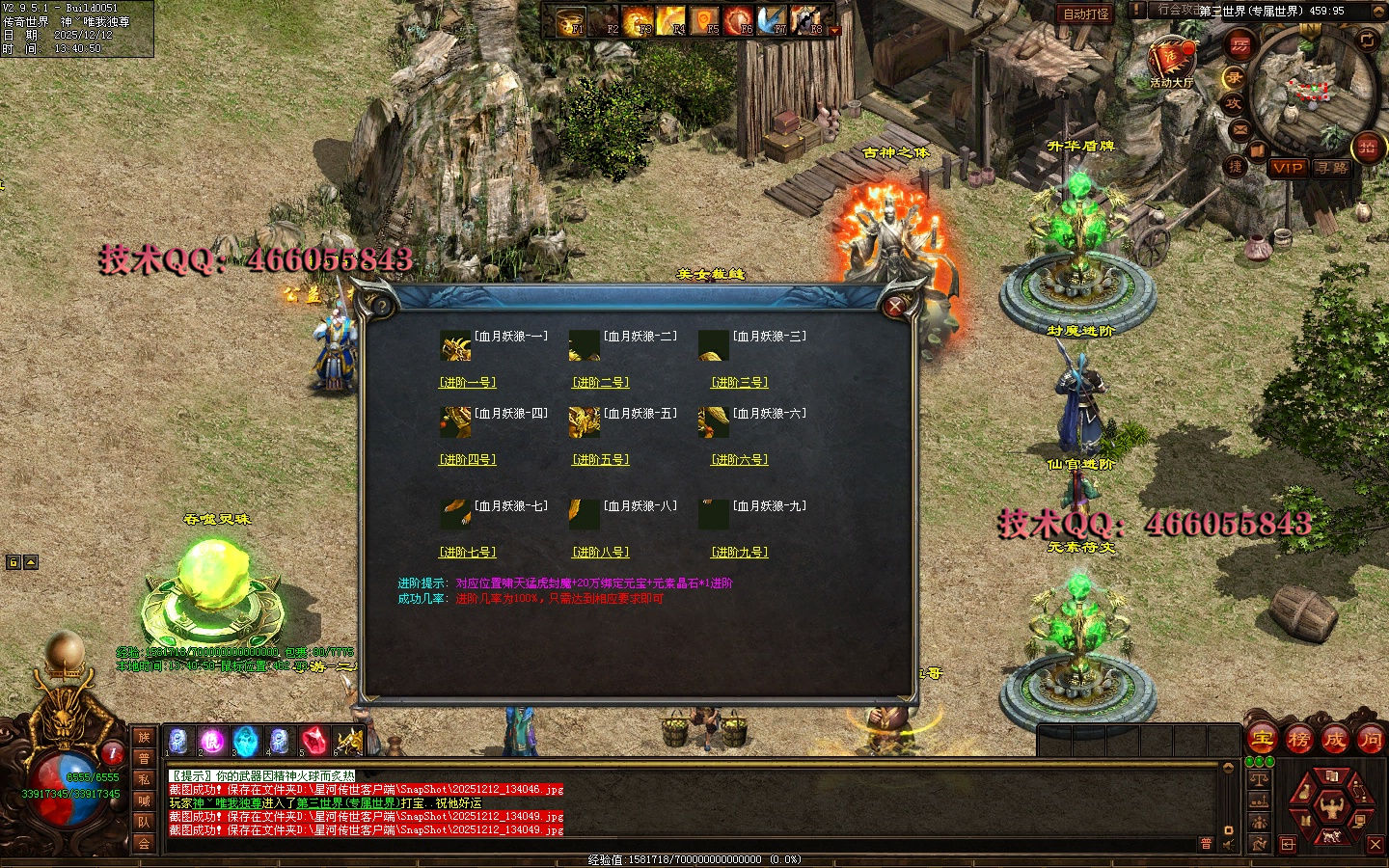Screen dimensions: 1389x868
Task: Toggle the 自动打怪 auto-fight button
Action: [x=1086, y=14]
